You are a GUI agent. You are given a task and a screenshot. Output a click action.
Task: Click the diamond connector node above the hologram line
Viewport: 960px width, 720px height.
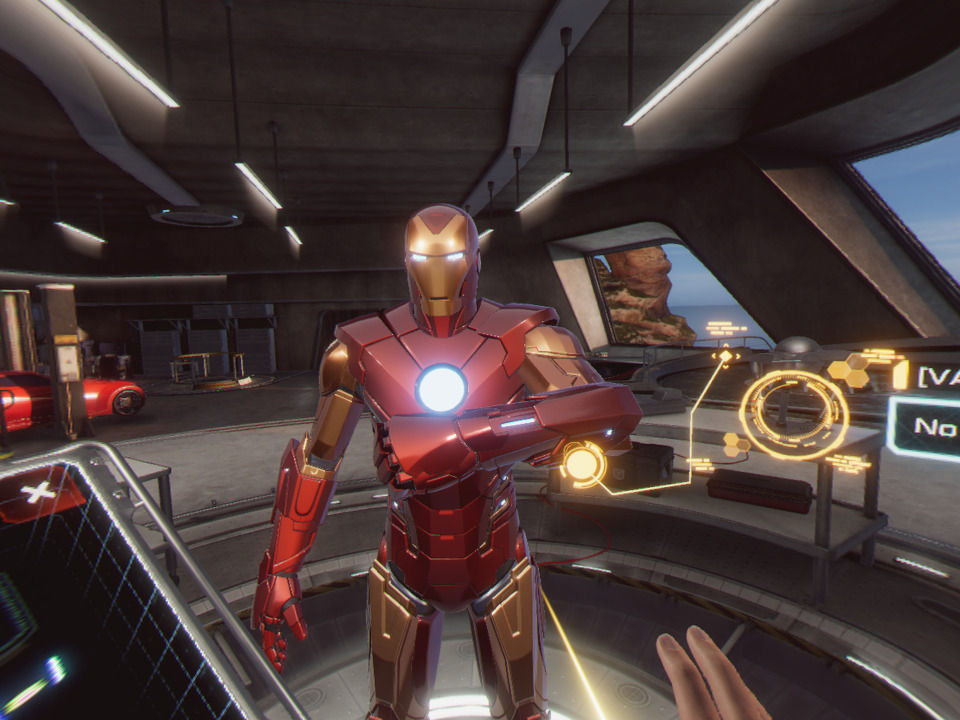click(725, 355)
